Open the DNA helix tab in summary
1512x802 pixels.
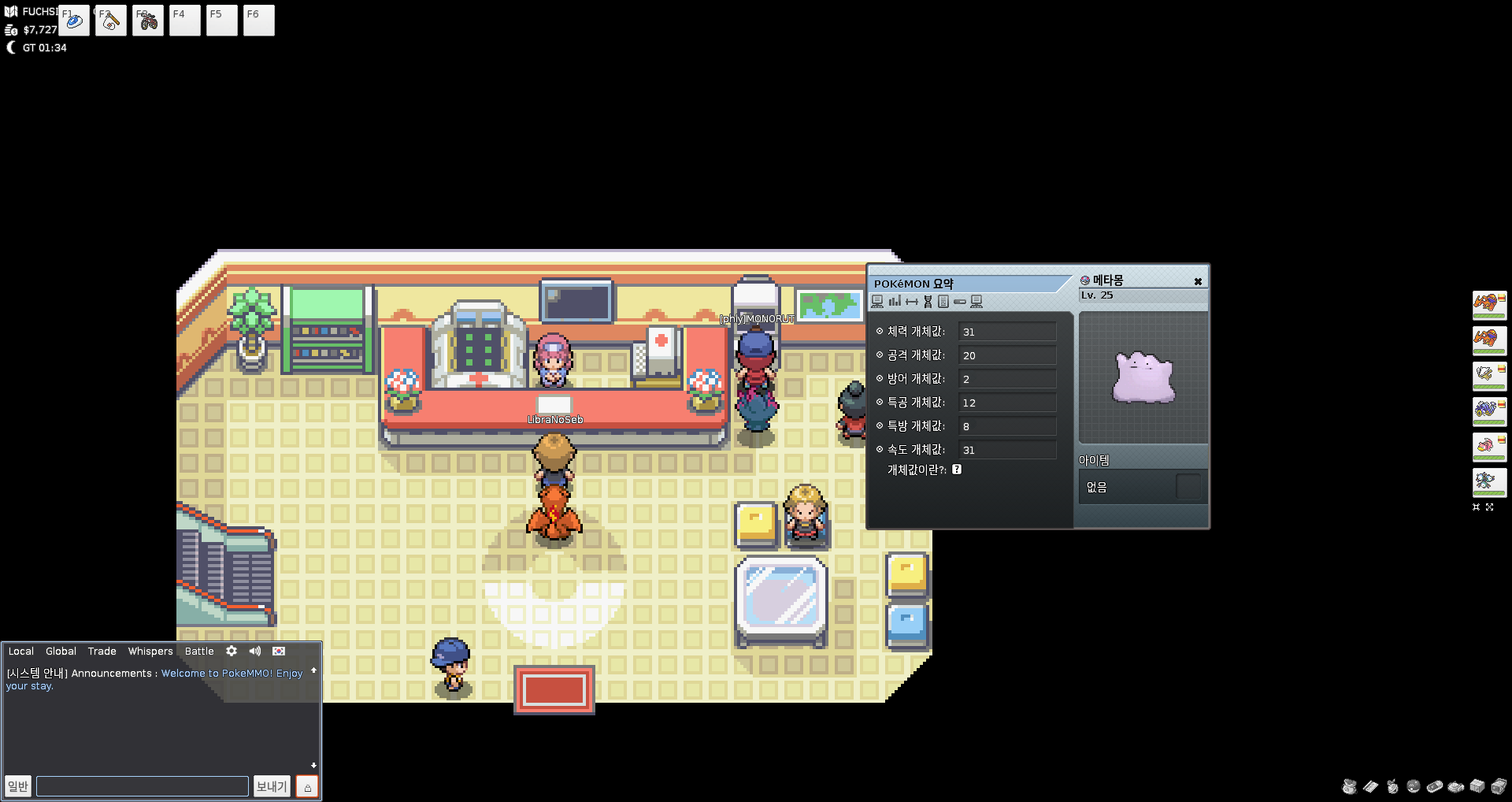tap(928, 302)
